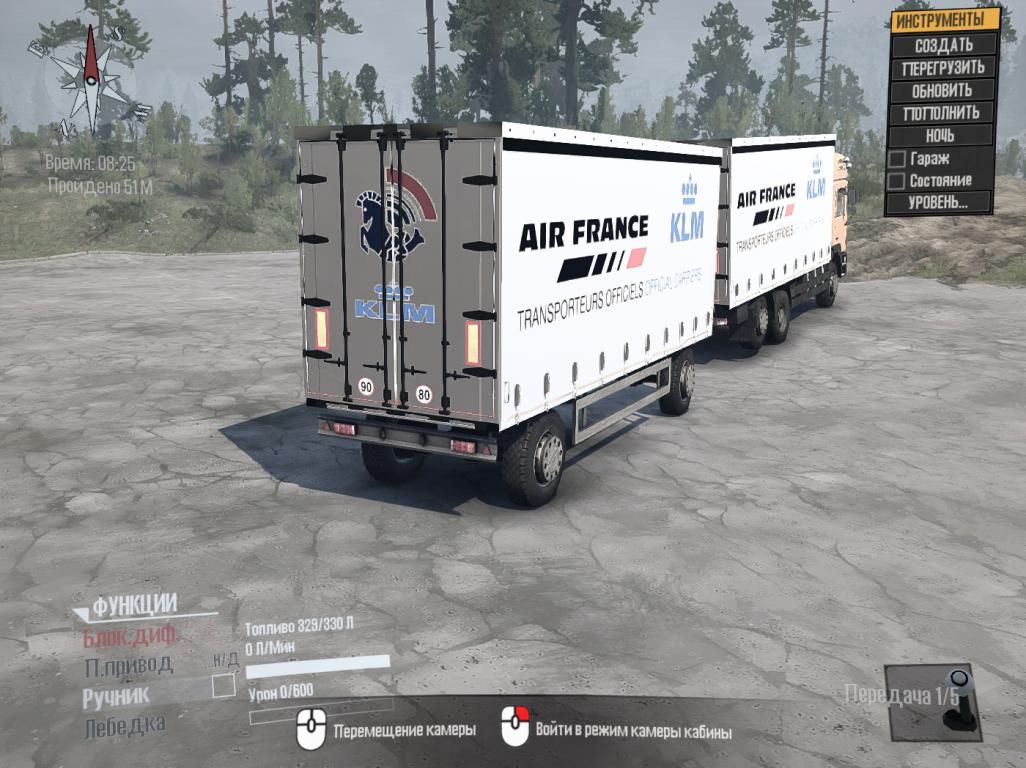Toggle П.привод all-wheel drive
This screenshot has width=1026, height=768.
coord(128,665)
